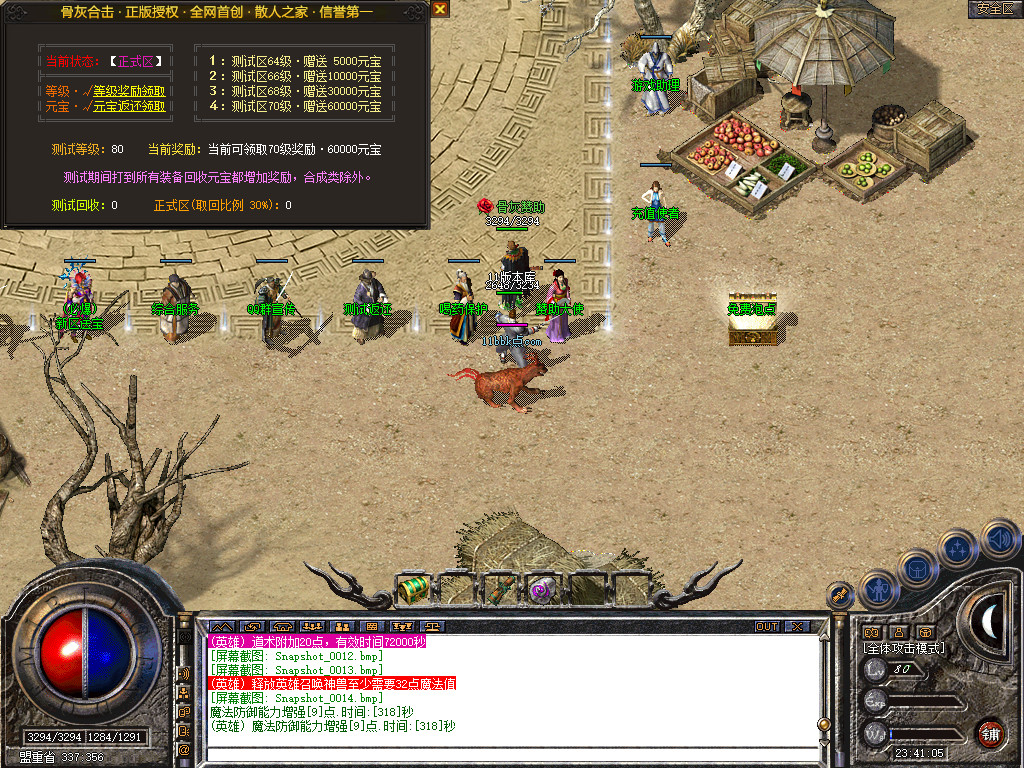Open the small satellite-dish icon button
This screenshot has width=1024, height=768.
840,595
